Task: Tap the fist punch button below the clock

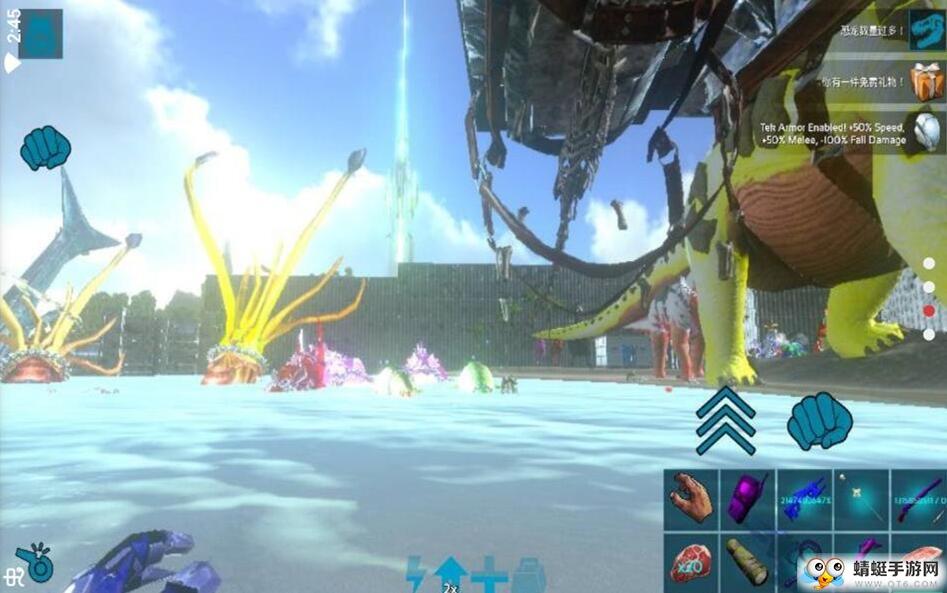Action: [x=45, y=148]
